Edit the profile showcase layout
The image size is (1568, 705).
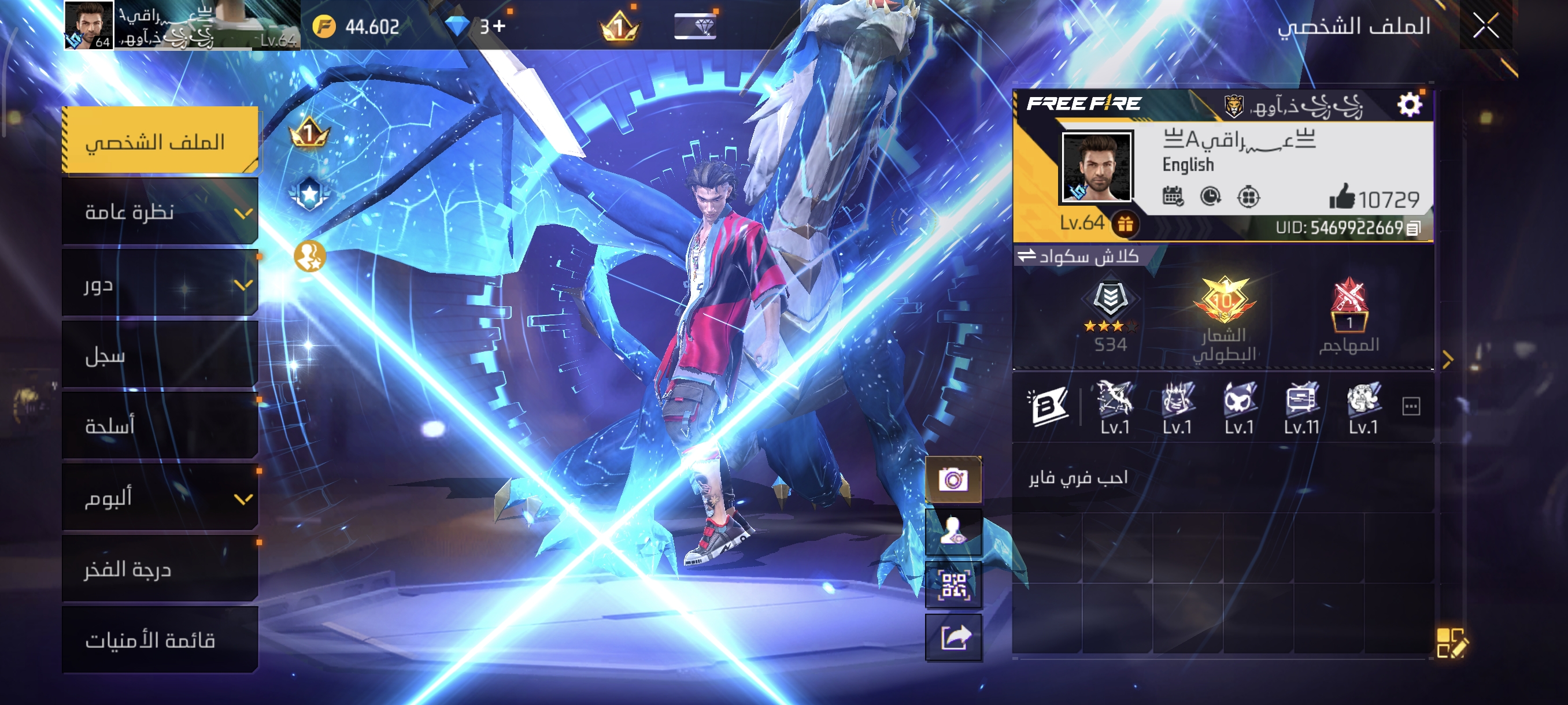1451,643
